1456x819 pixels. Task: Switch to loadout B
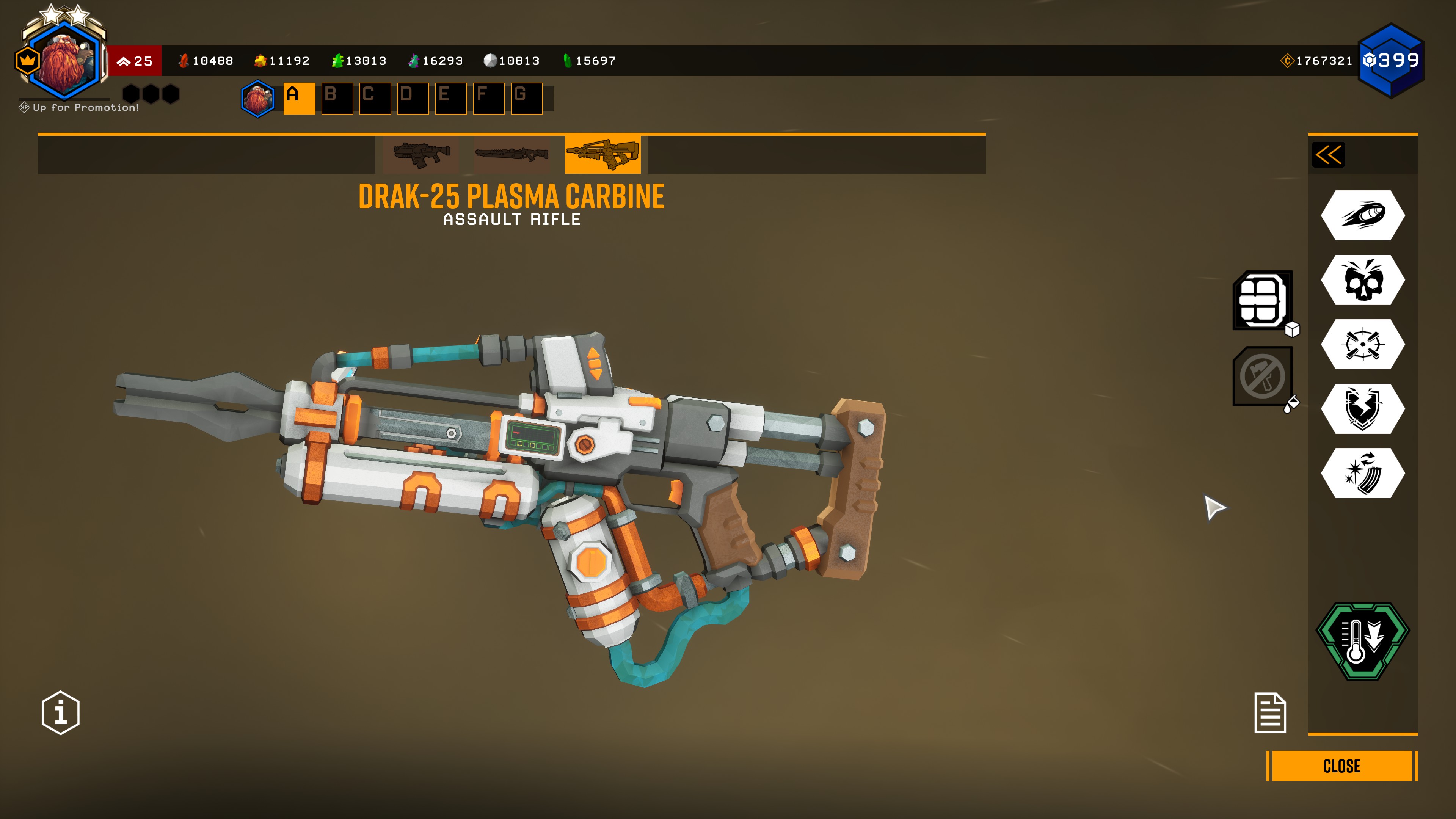(x=337, y=98)
